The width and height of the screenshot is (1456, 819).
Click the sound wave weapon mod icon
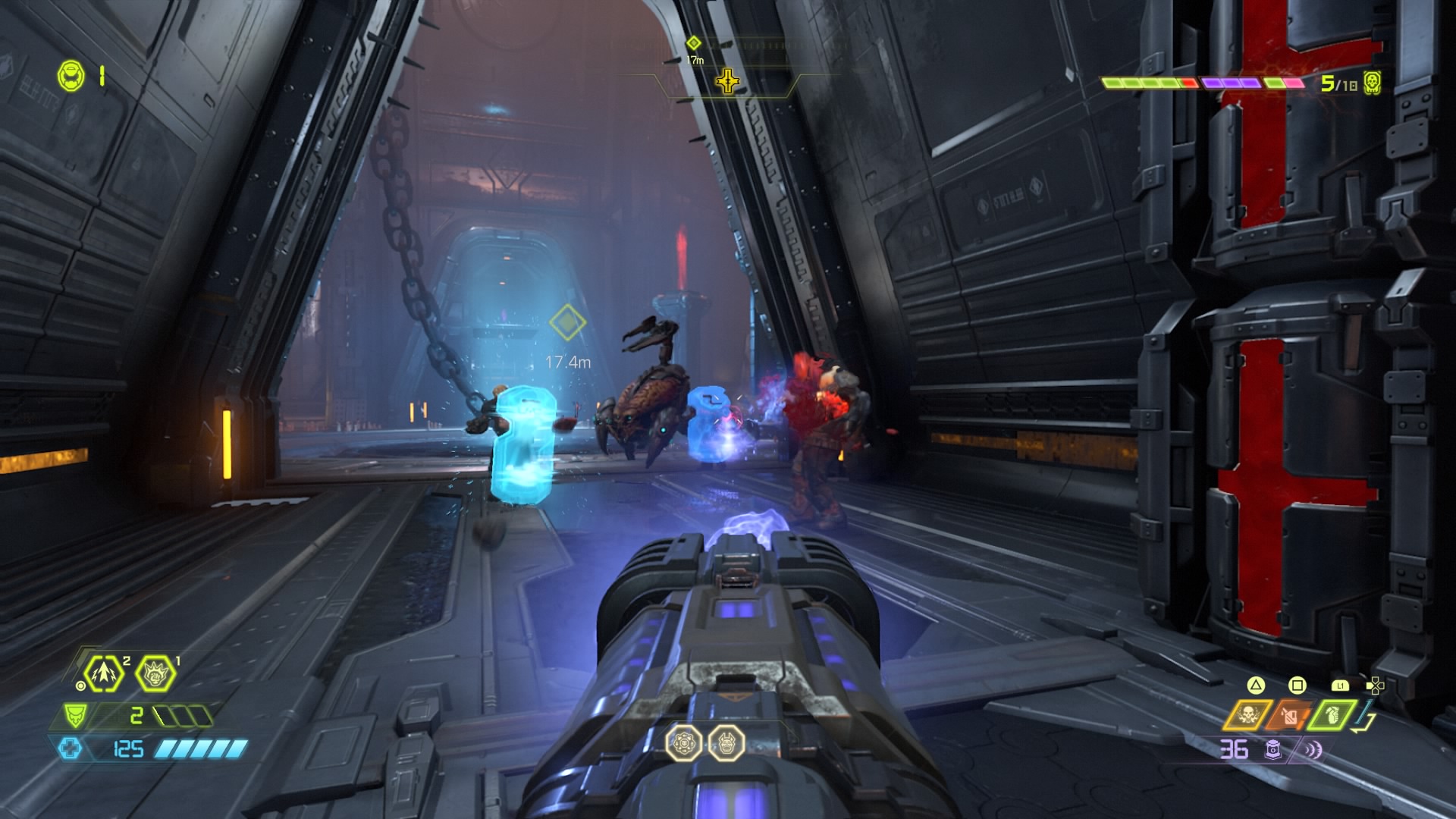point(1312,750)
